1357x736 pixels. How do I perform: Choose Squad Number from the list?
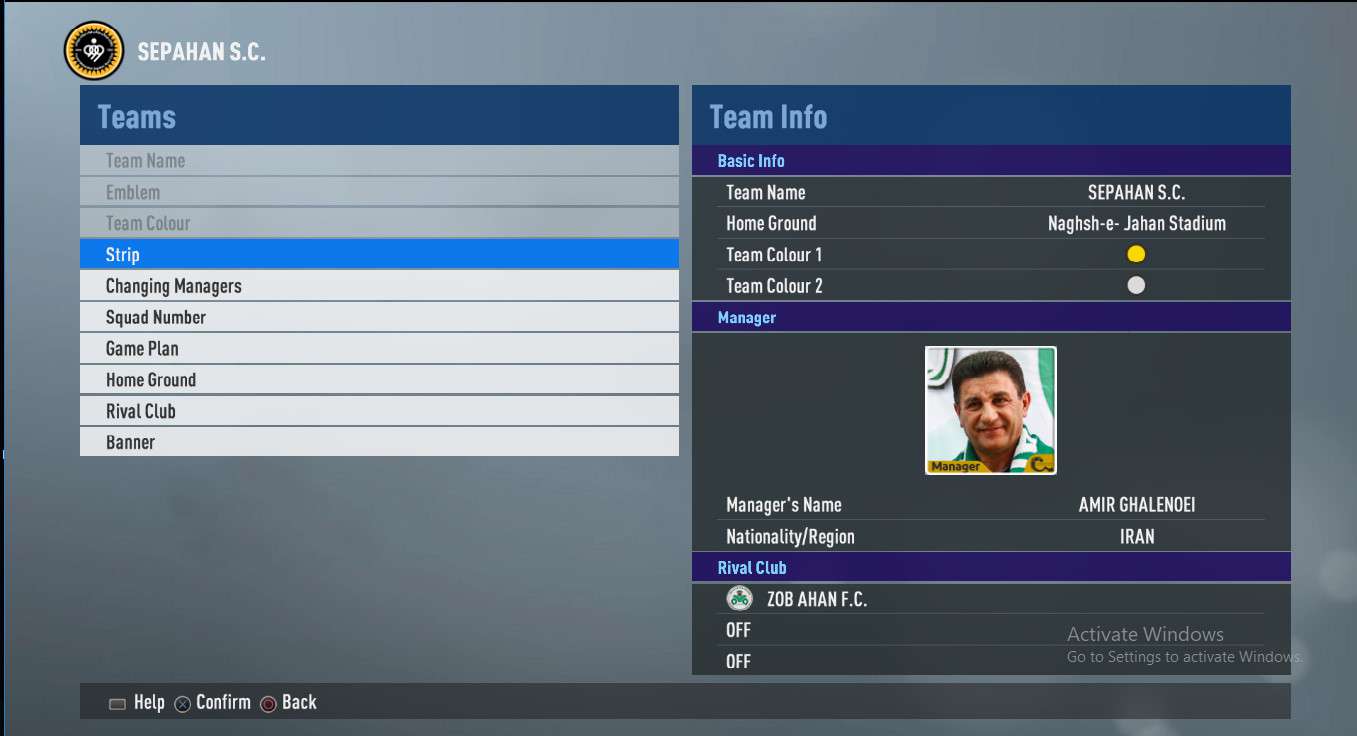379,317
